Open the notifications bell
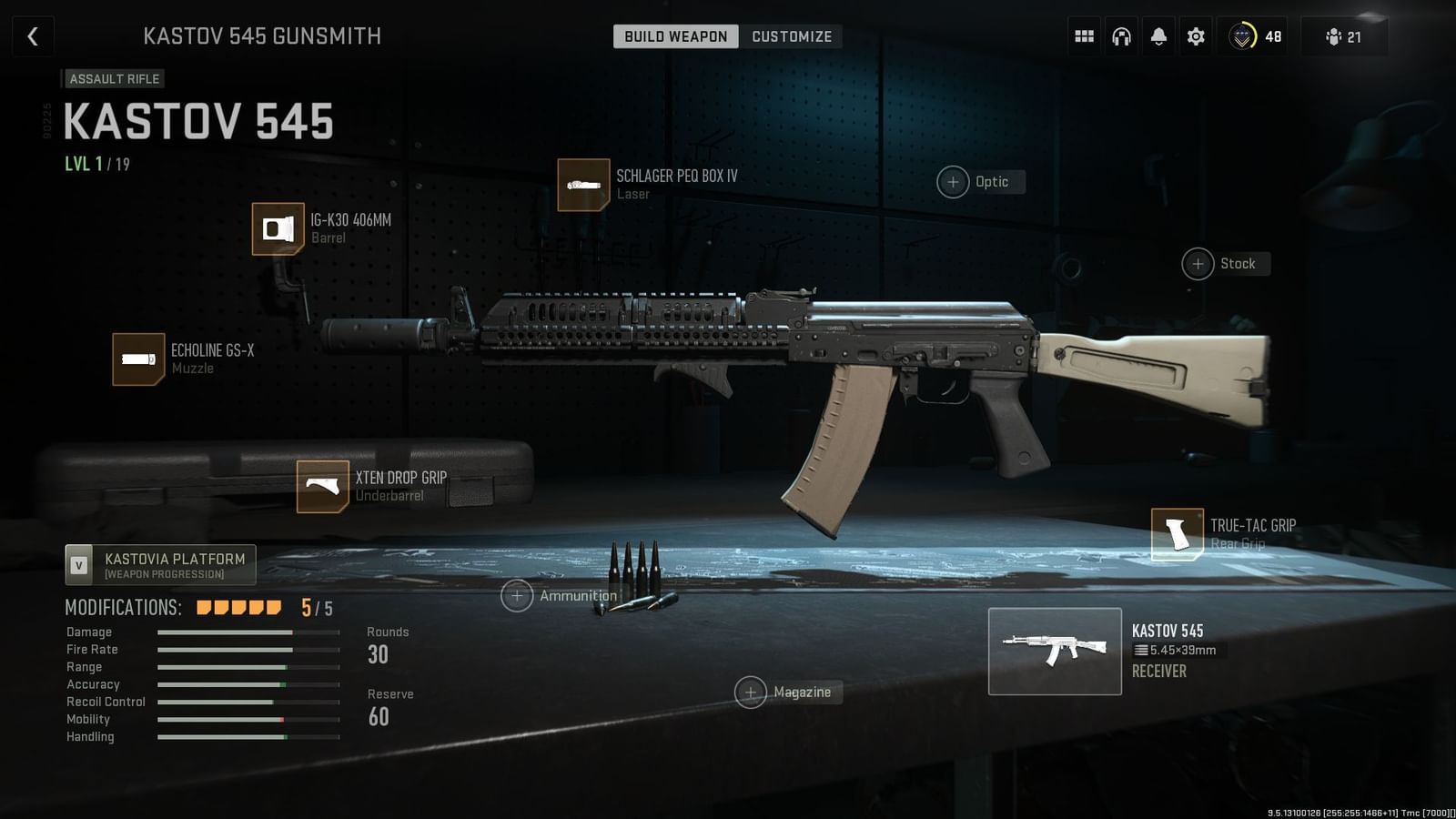 [x=1158, y=35]
